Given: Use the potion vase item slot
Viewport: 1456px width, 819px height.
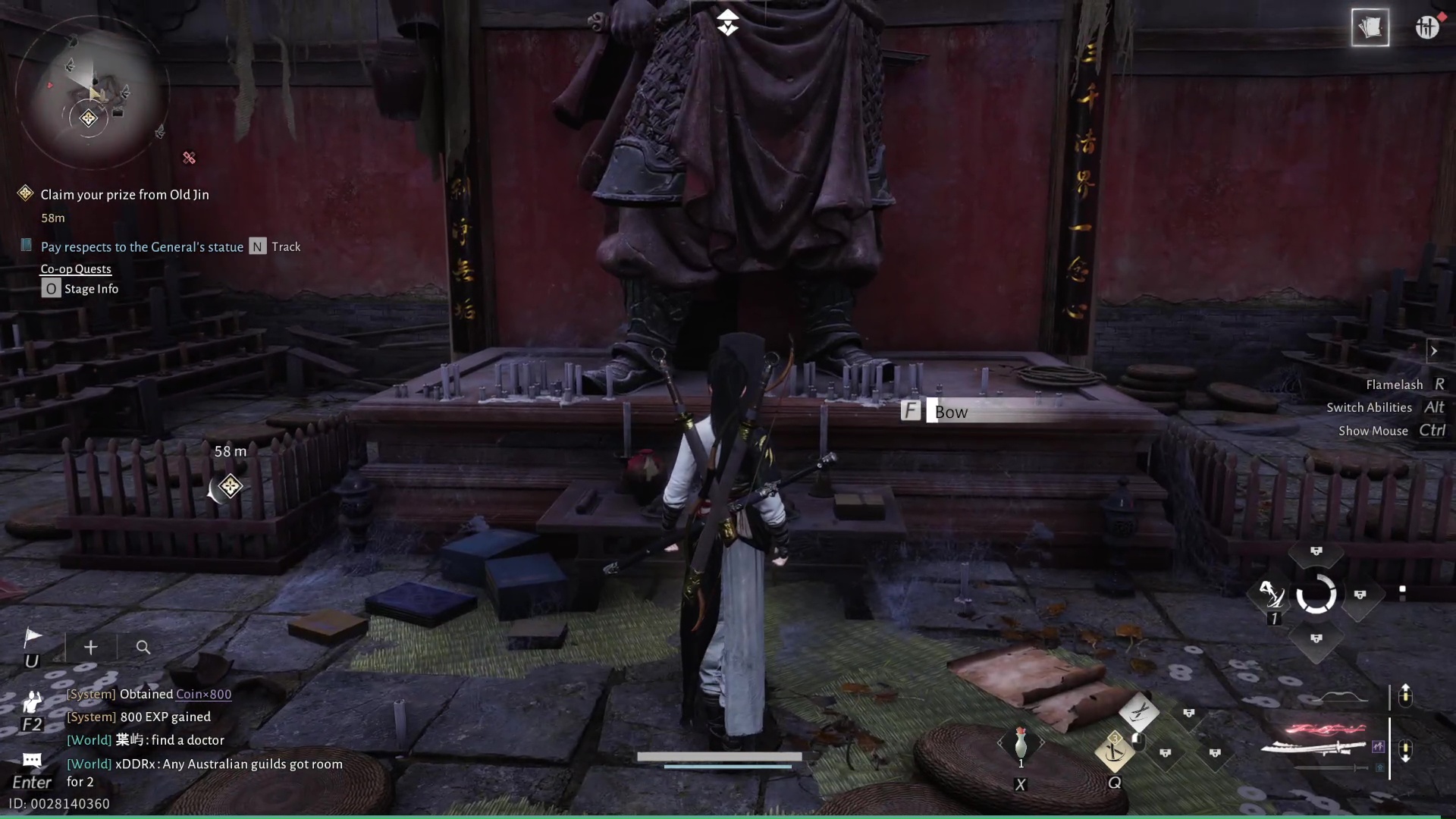Looking at the screenshot, I should 1021,742.
